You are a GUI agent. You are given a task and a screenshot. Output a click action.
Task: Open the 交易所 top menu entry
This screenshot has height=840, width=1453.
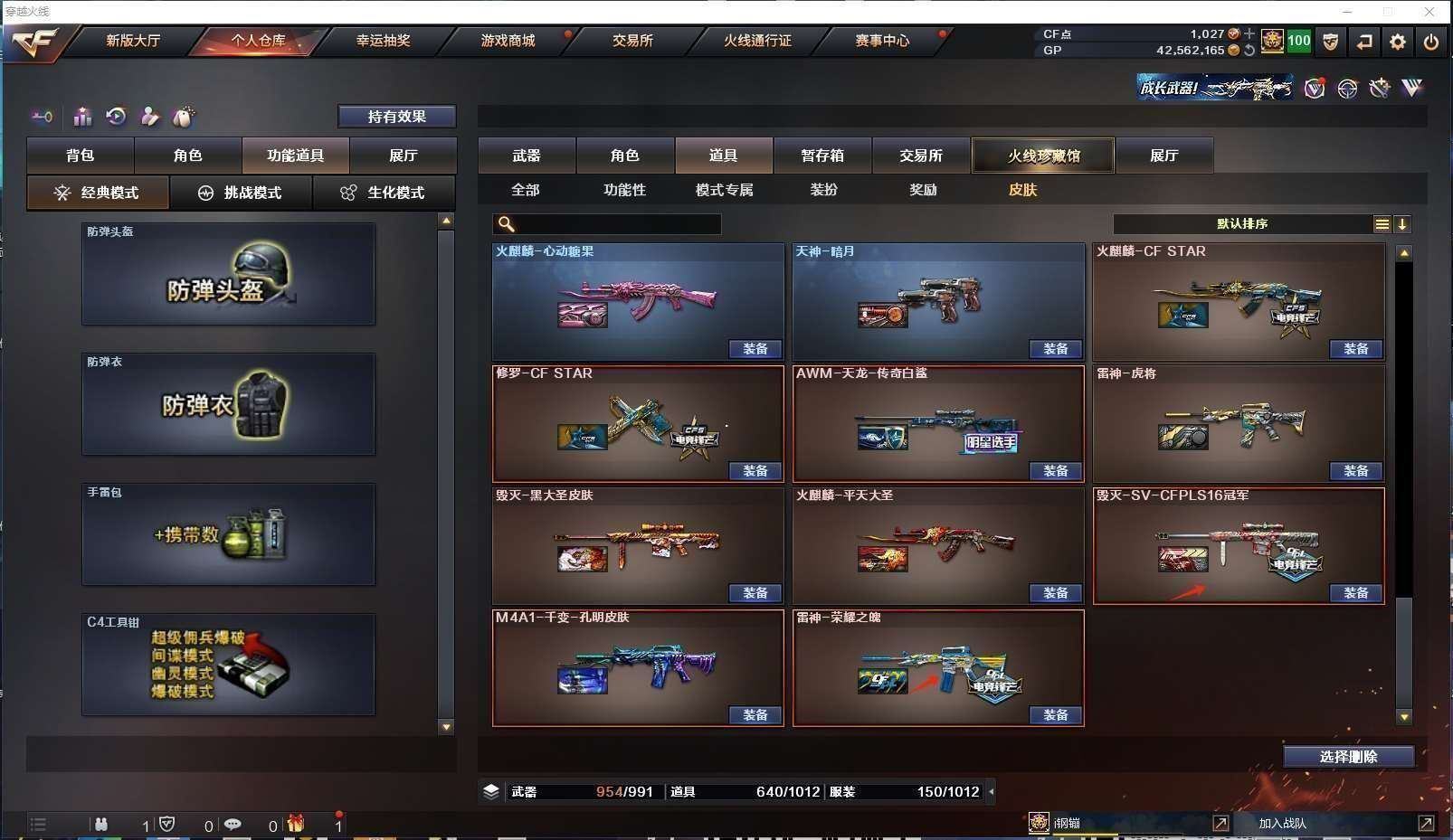pos(632,41)
